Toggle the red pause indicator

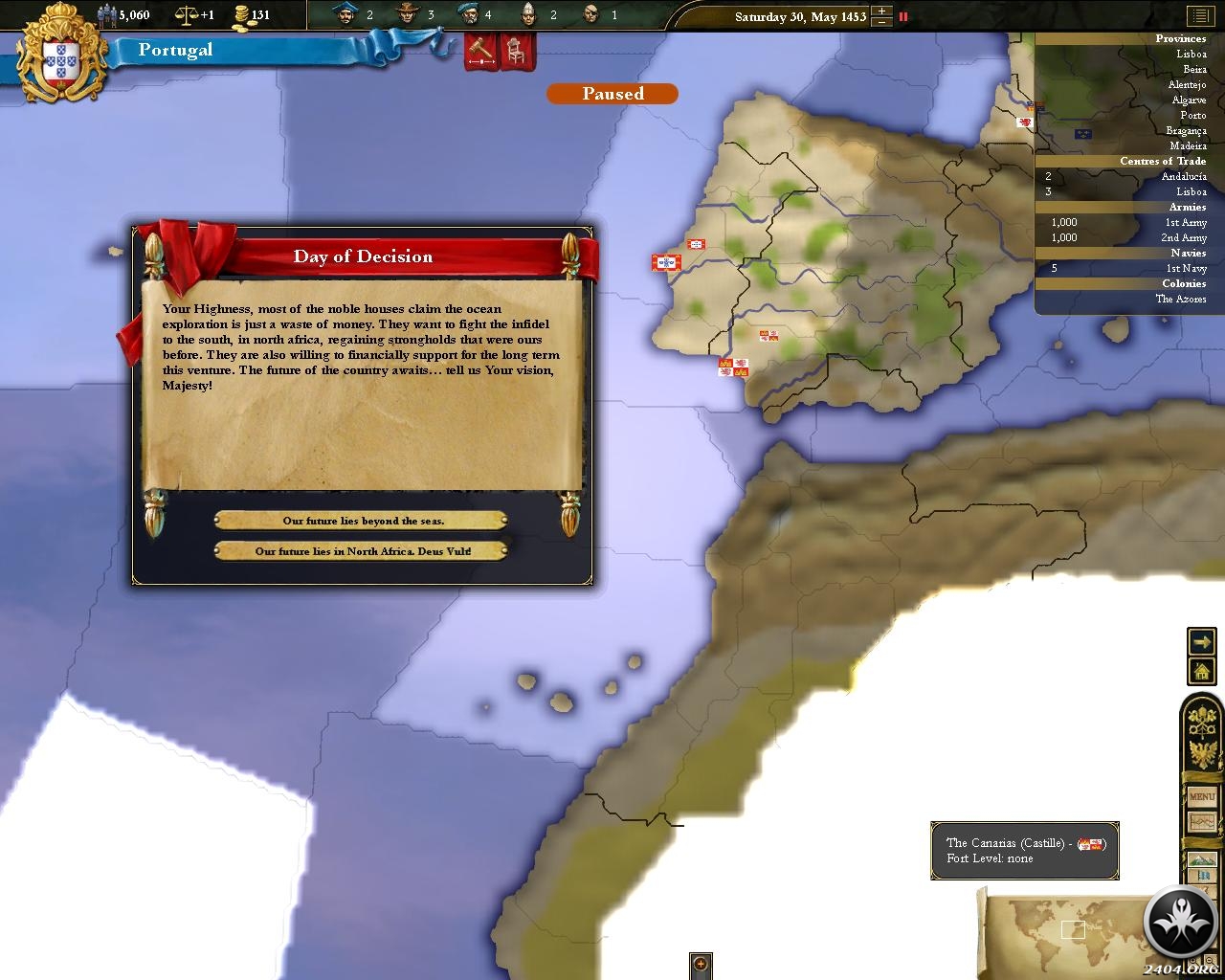(x=902, y=16)
